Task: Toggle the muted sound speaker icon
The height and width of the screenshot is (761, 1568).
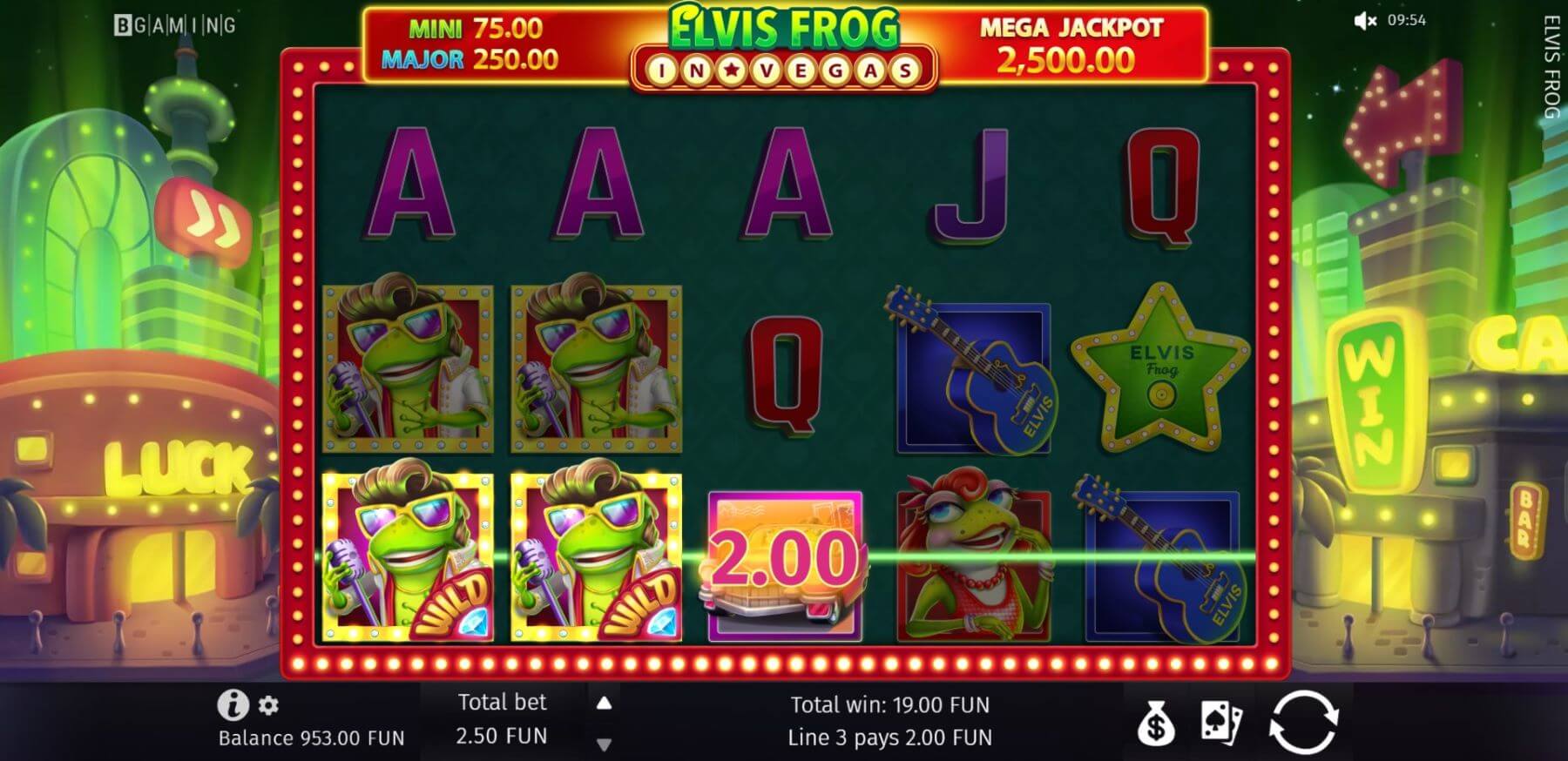Action: [x=1365, y=20]
